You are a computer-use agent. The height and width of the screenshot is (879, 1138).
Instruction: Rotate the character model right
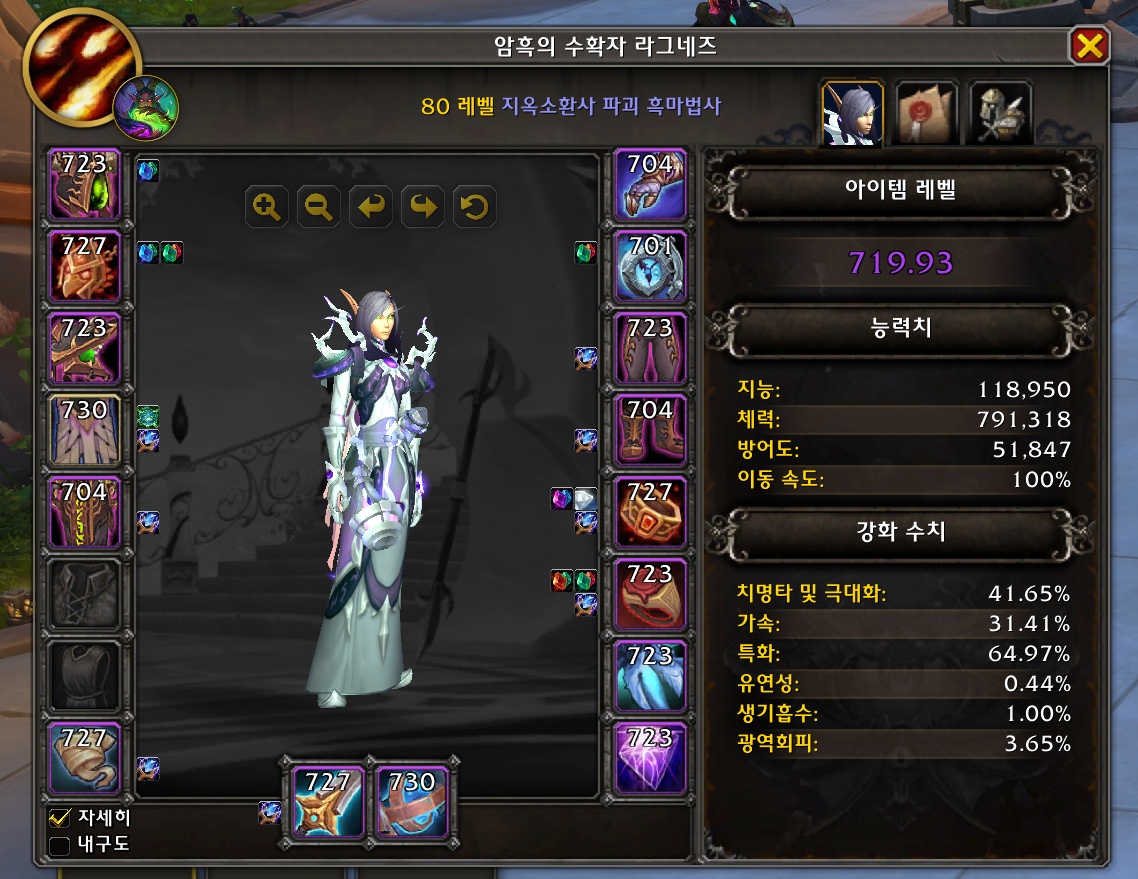point(423,207)
